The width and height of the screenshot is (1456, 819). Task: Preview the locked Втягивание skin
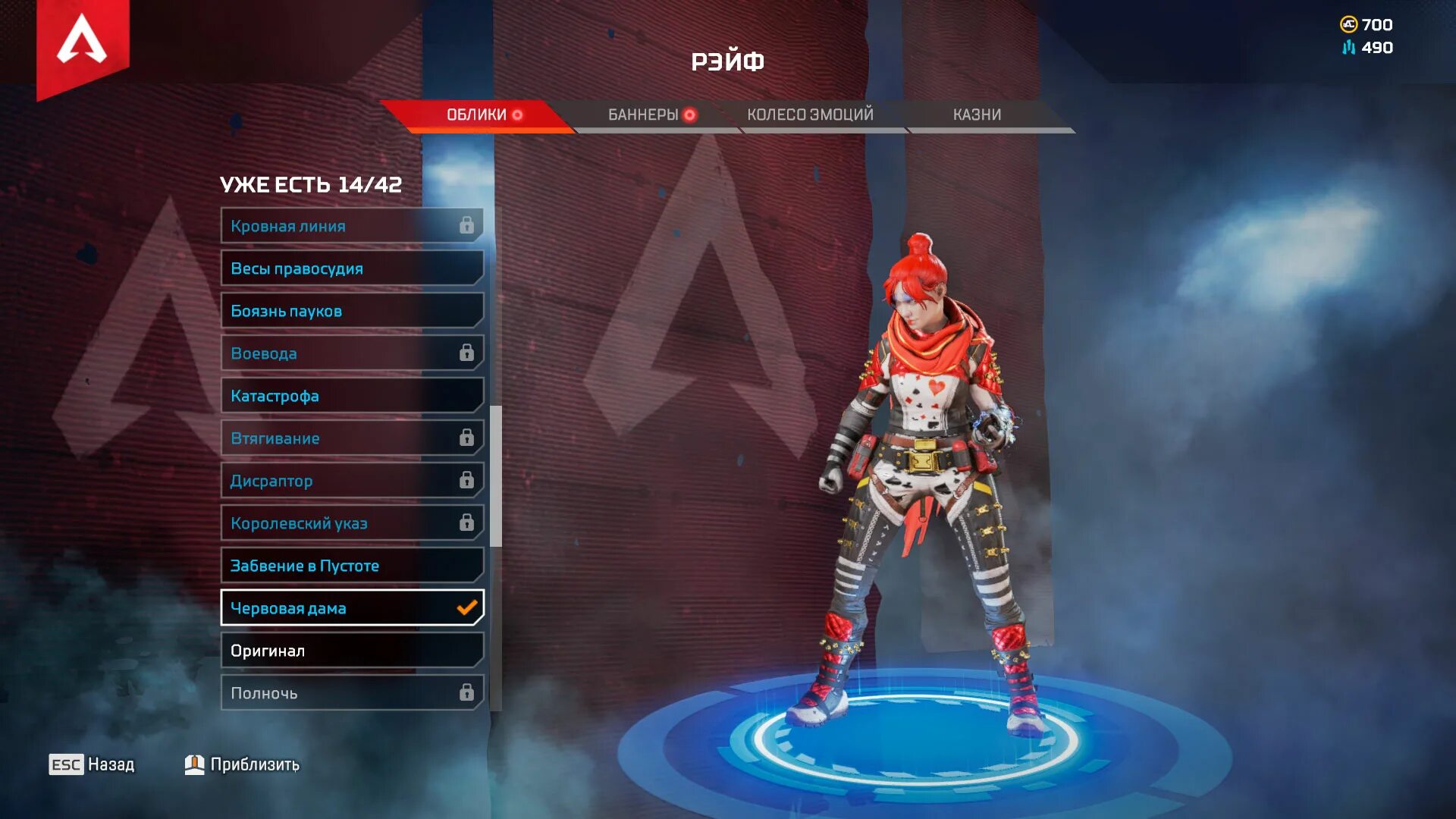tap(352, 438)
